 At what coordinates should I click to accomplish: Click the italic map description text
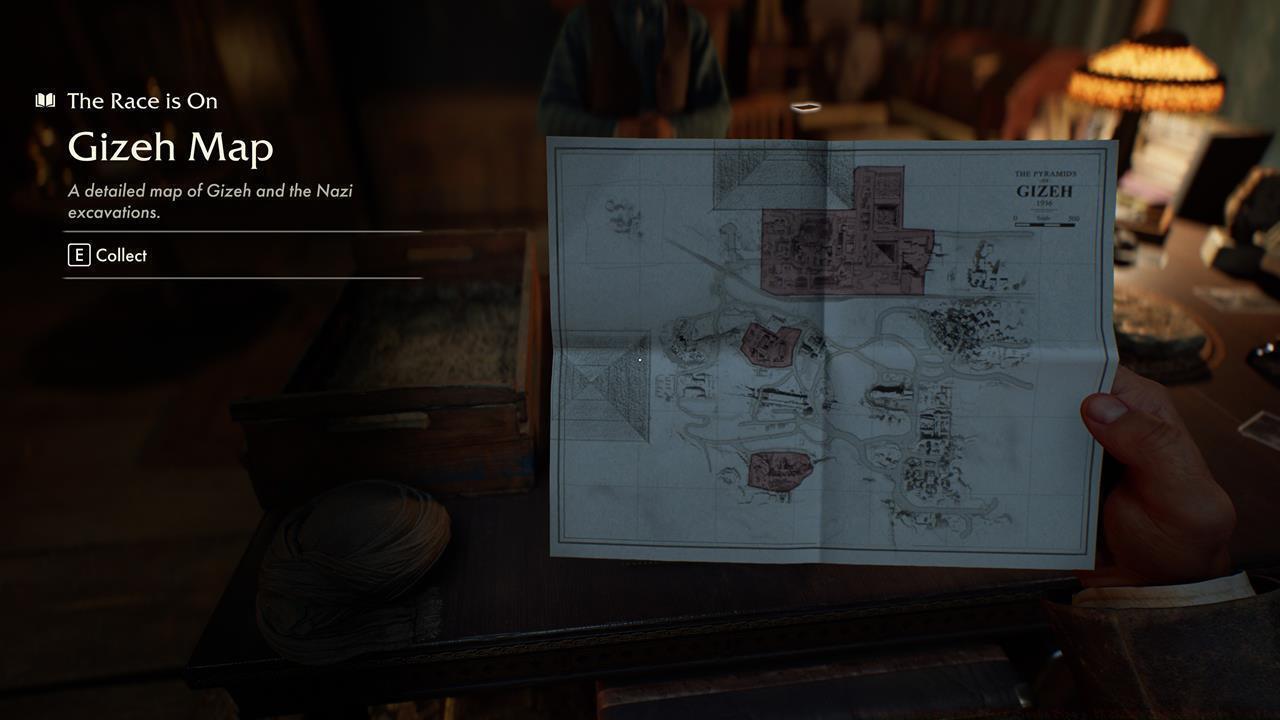[210, 200]
